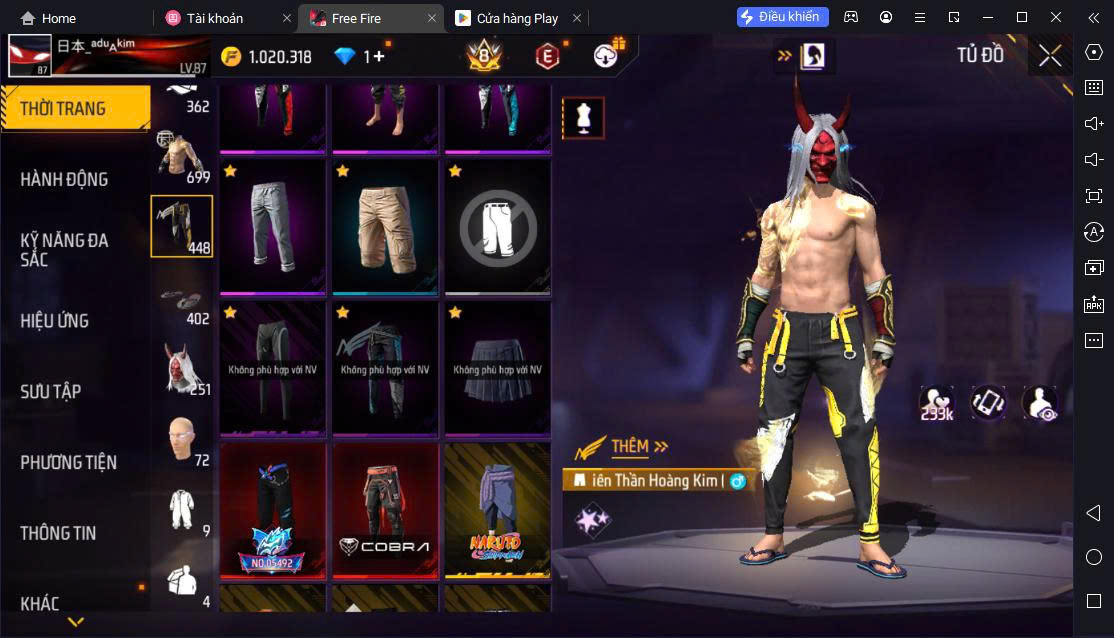Select the no-pants unequip slot
This screenshot has width=1114, height=638.
pos(497,228)
